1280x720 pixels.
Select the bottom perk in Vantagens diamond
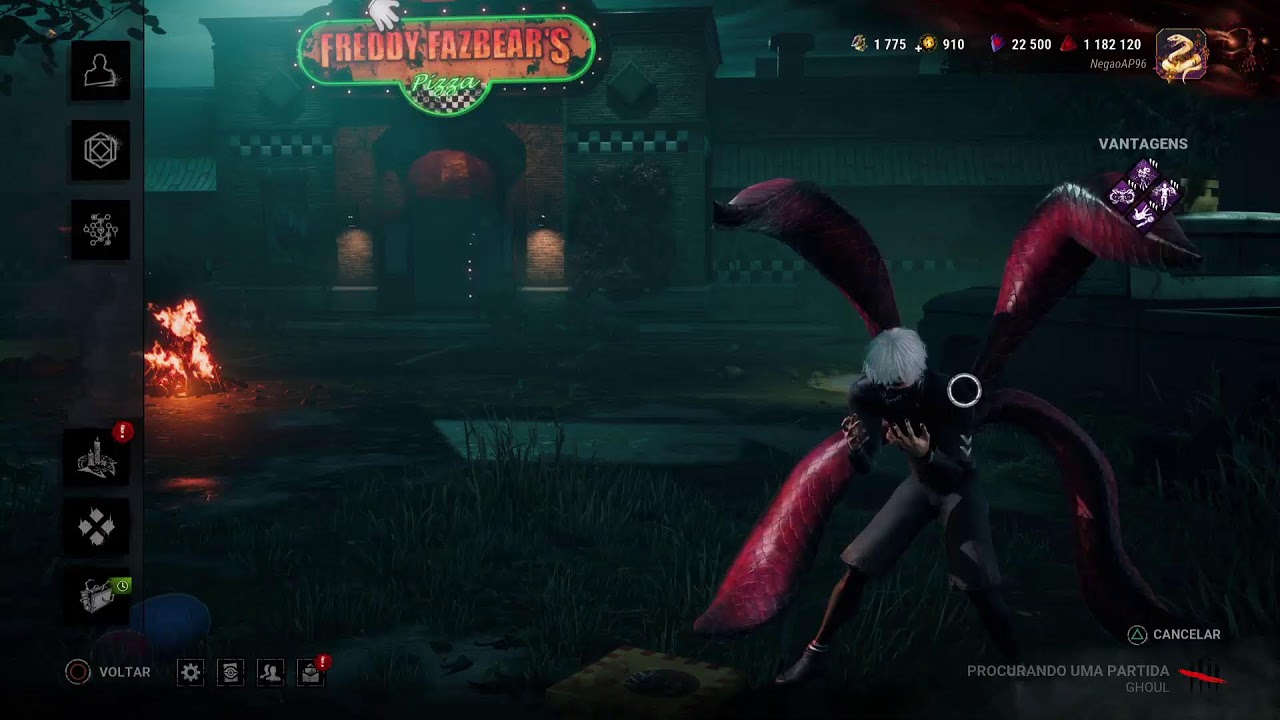[x=1145, y=216]
